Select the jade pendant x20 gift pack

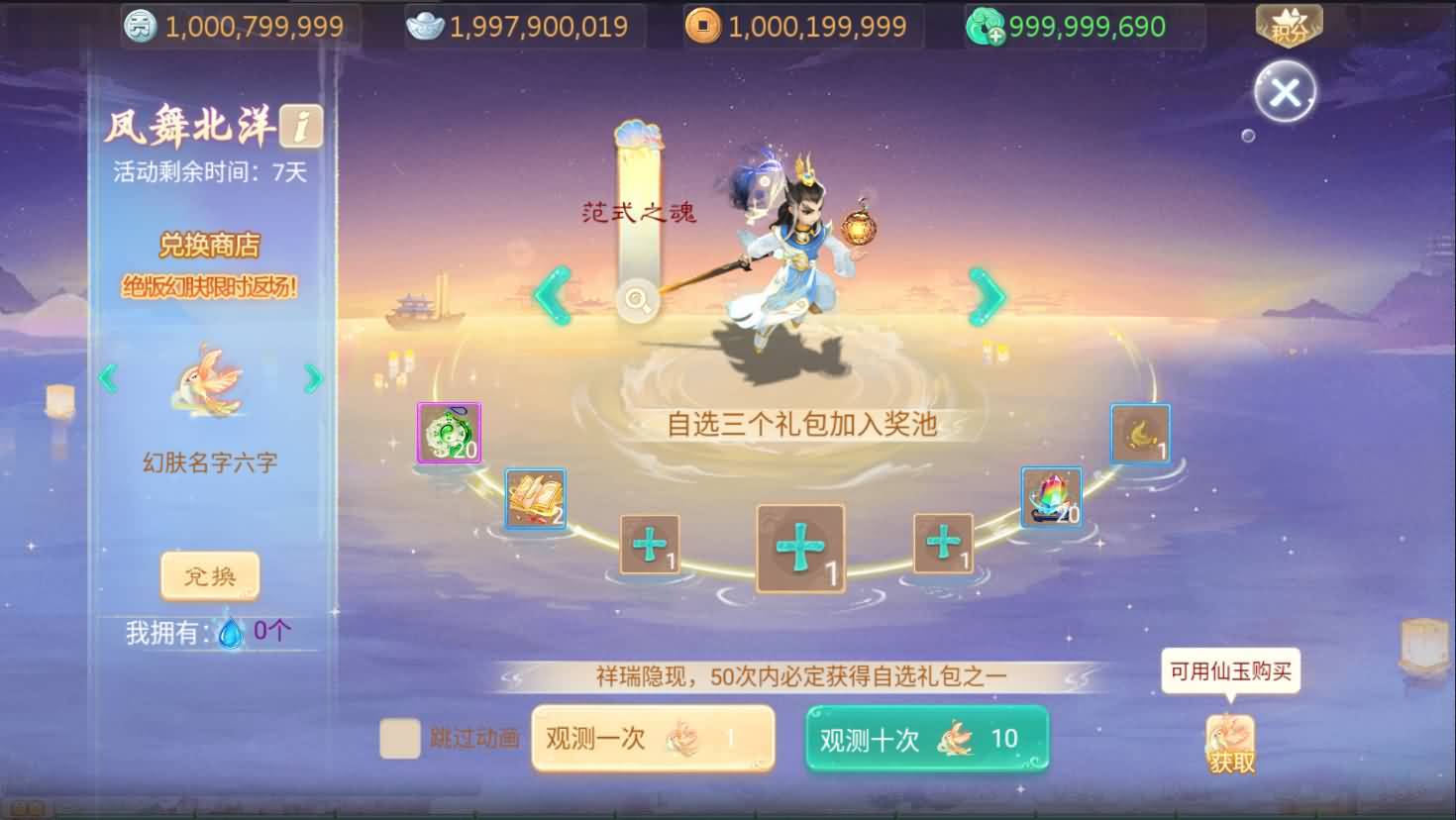click(449, 433)
